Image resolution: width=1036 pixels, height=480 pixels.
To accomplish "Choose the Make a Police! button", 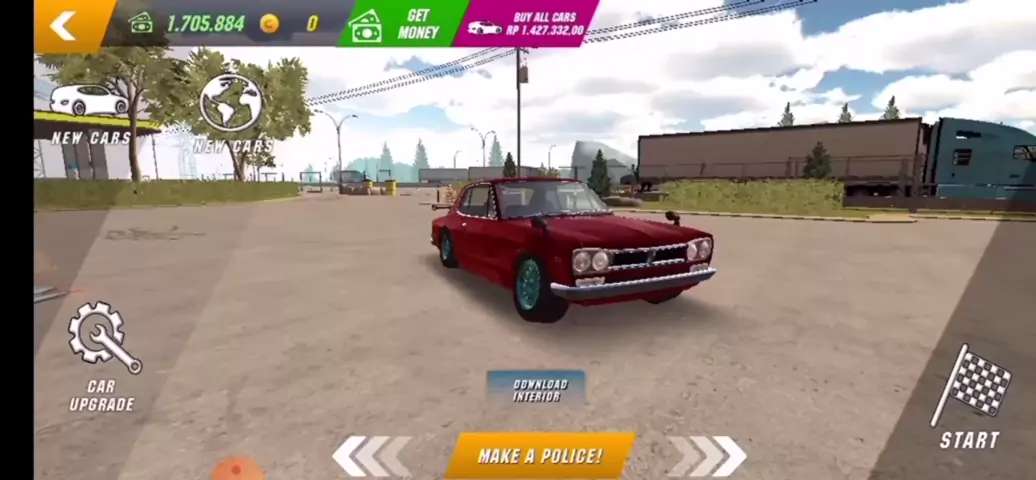I will tap(539, 456).
